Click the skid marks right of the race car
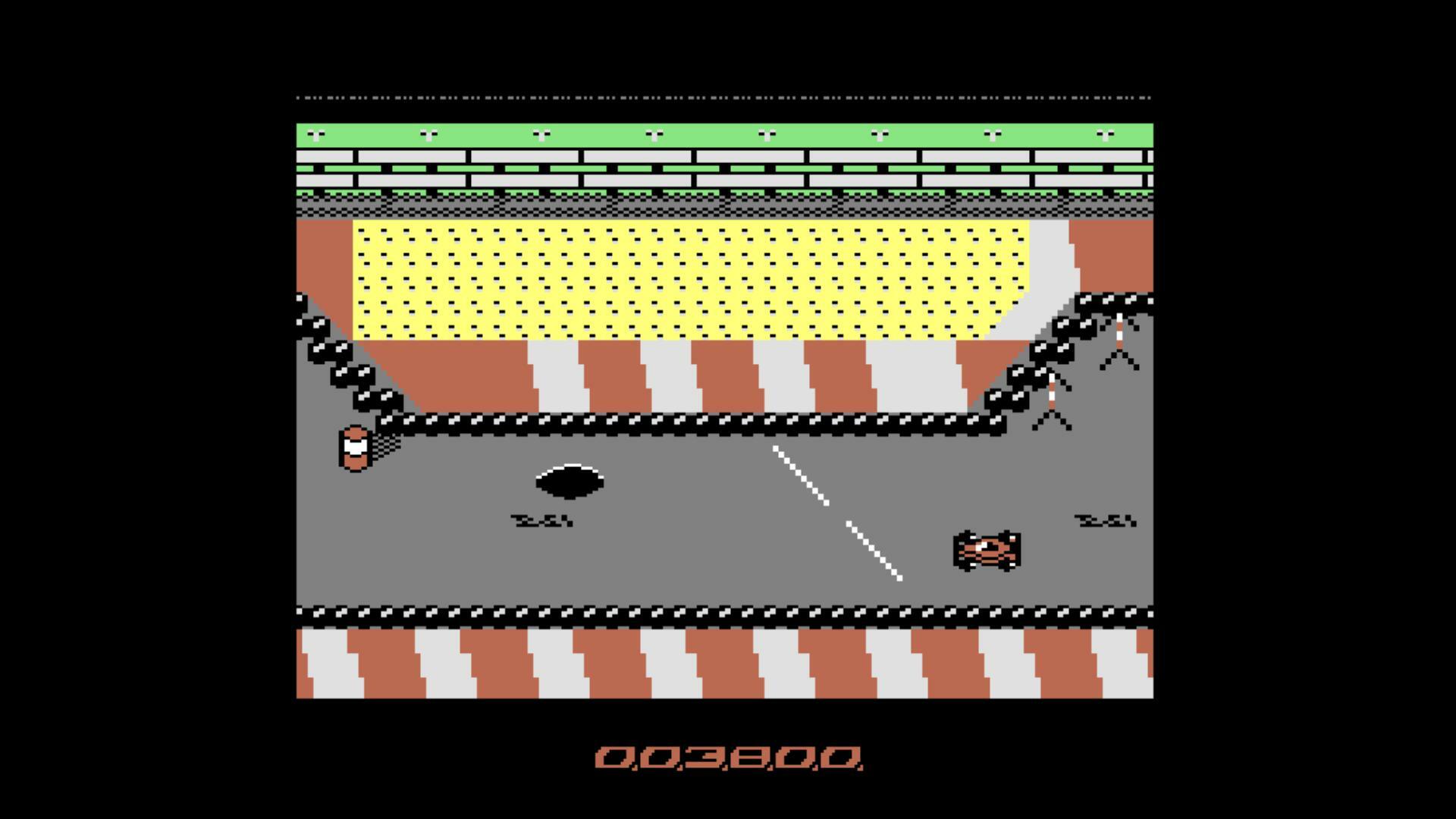 [x=1103, y=522]
